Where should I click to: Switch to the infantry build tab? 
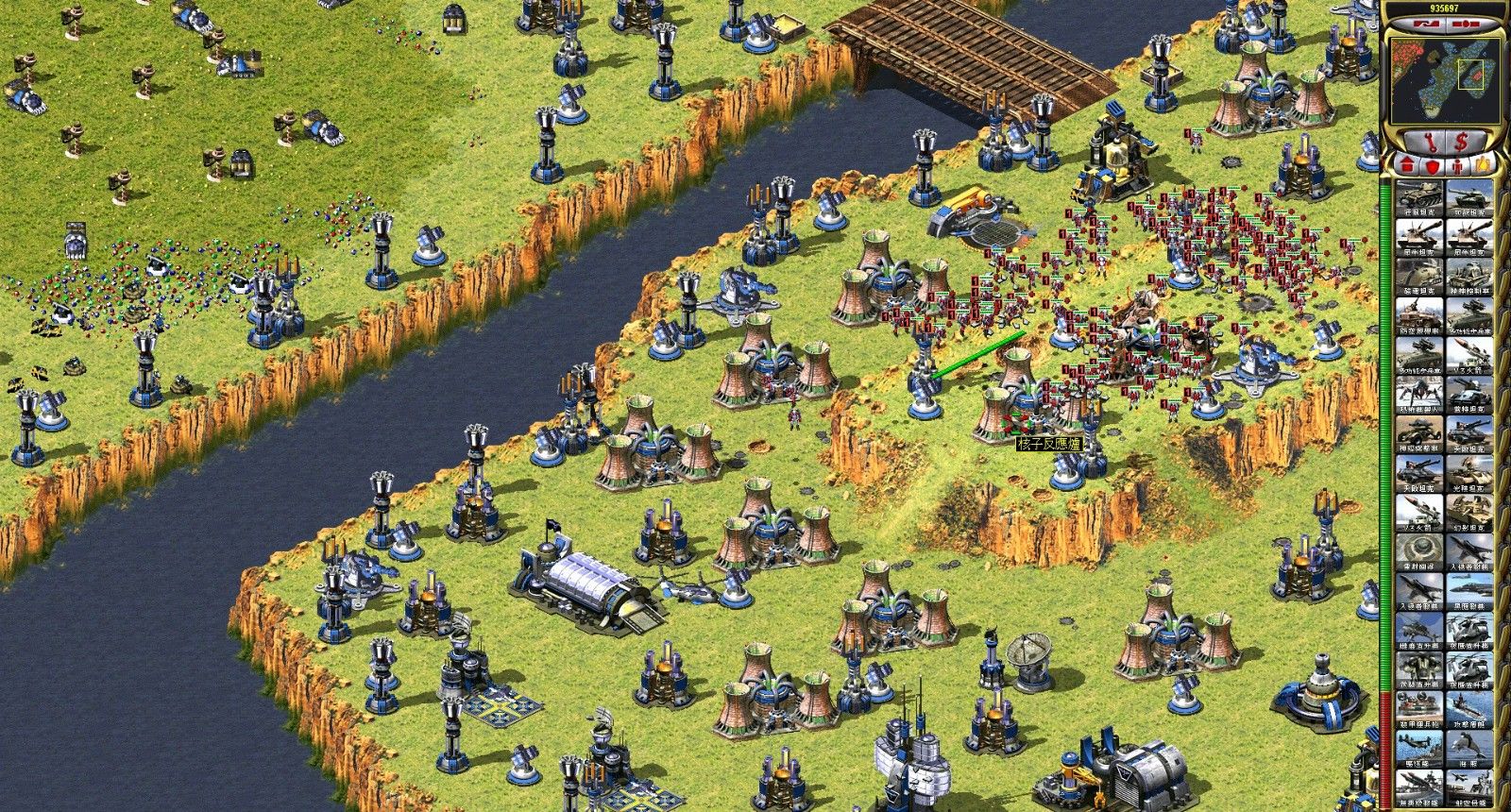click(1456, 167)
